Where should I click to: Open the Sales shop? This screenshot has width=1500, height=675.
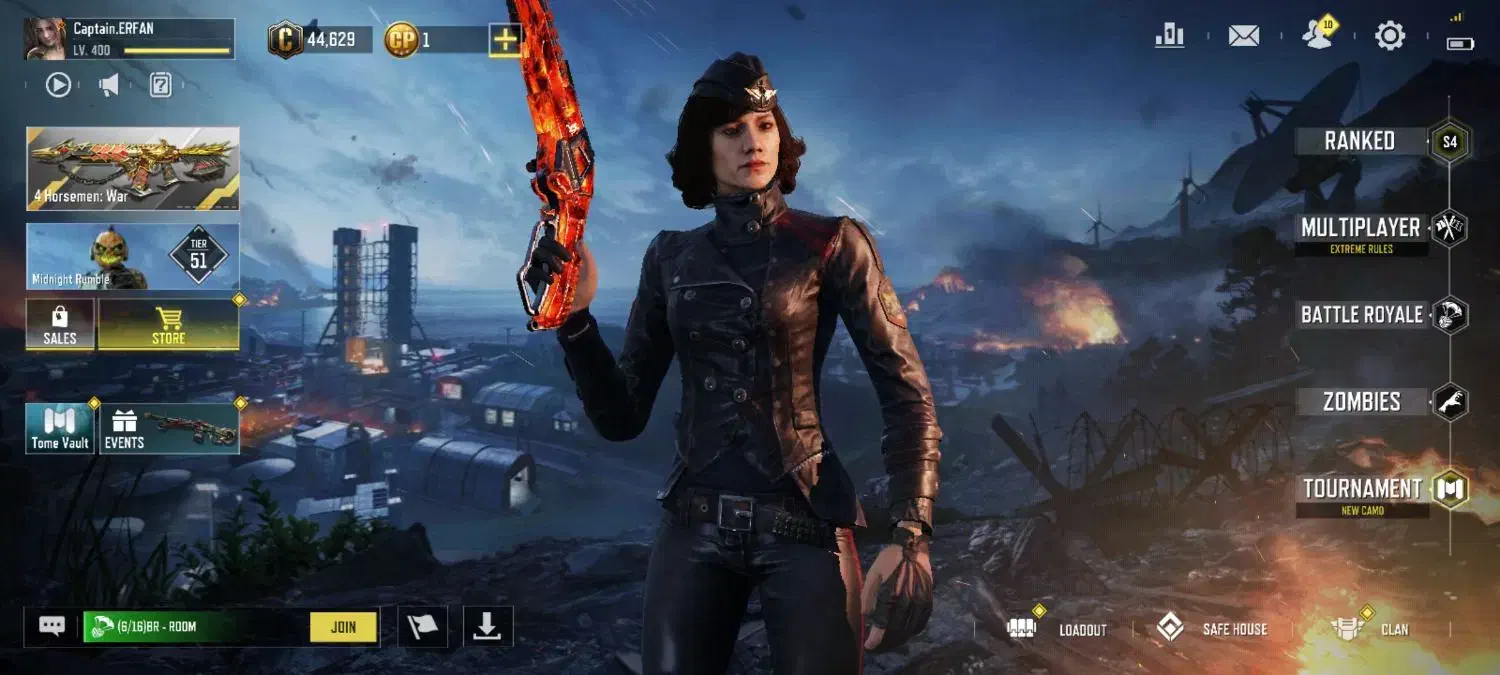(x=60, y=325)
